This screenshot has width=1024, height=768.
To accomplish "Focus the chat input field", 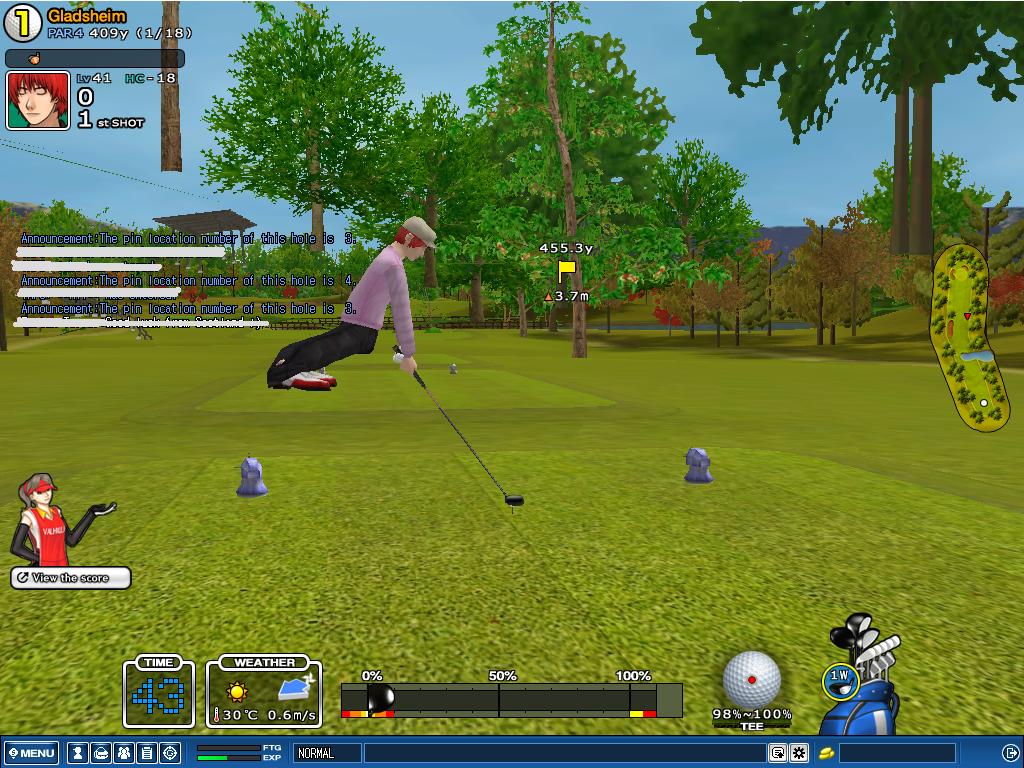I will 564,753.
